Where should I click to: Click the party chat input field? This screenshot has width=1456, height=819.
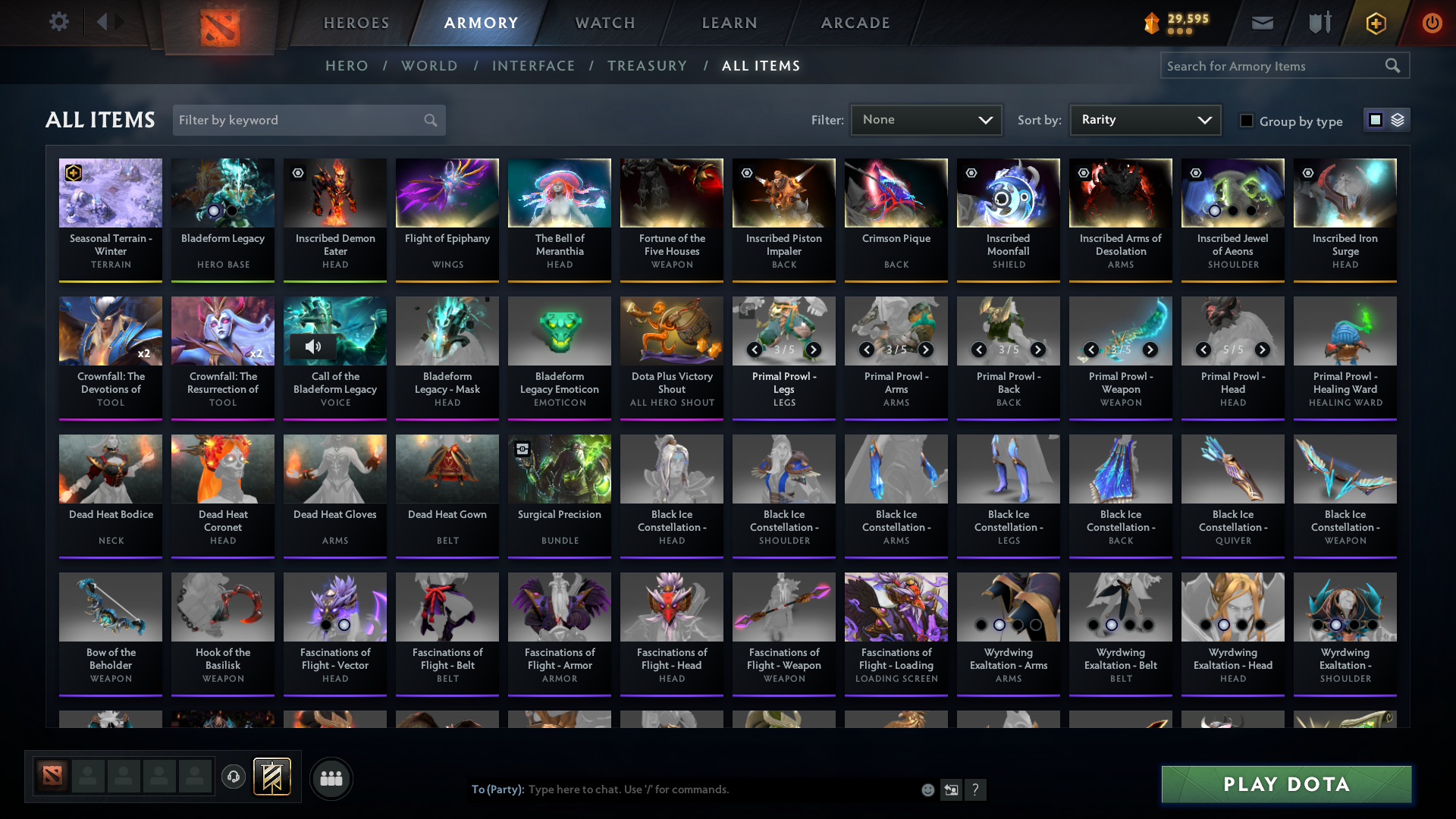tap(682, 789)
